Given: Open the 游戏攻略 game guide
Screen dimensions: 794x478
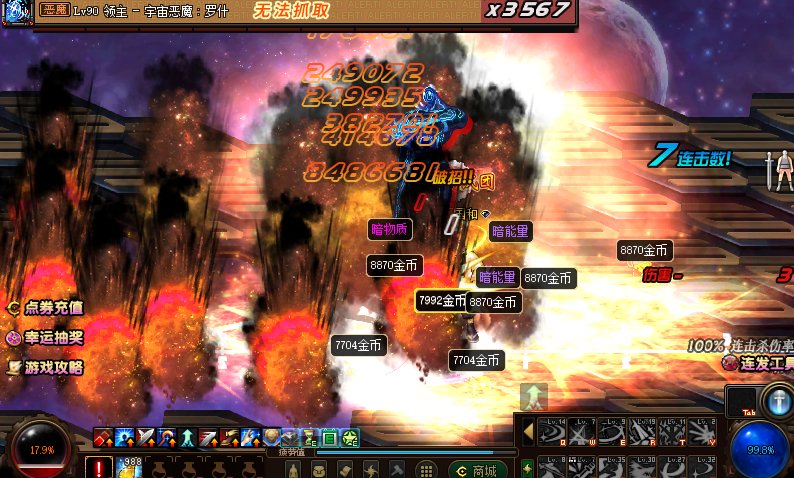Looking at the screenshot, I should [45, 367].
